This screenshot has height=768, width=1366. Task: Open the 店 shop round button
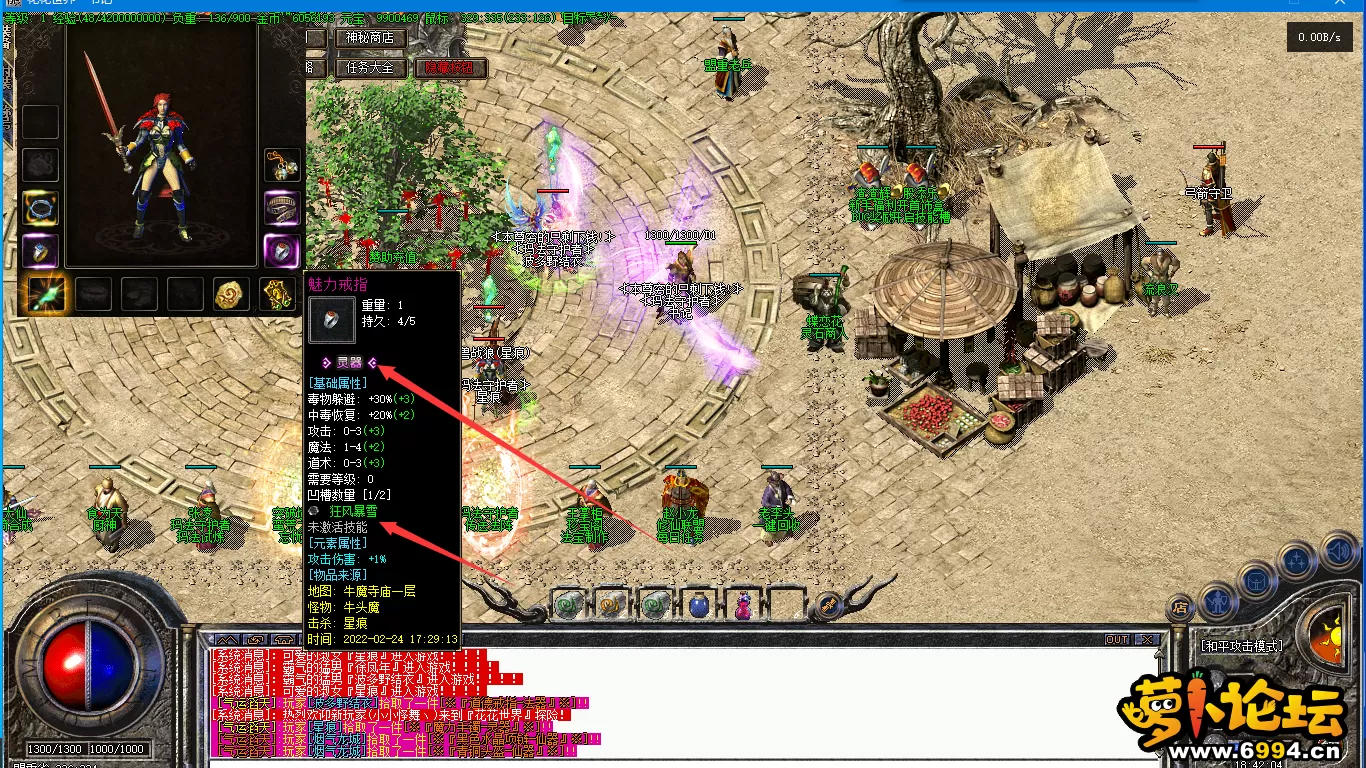point(1180,606)
